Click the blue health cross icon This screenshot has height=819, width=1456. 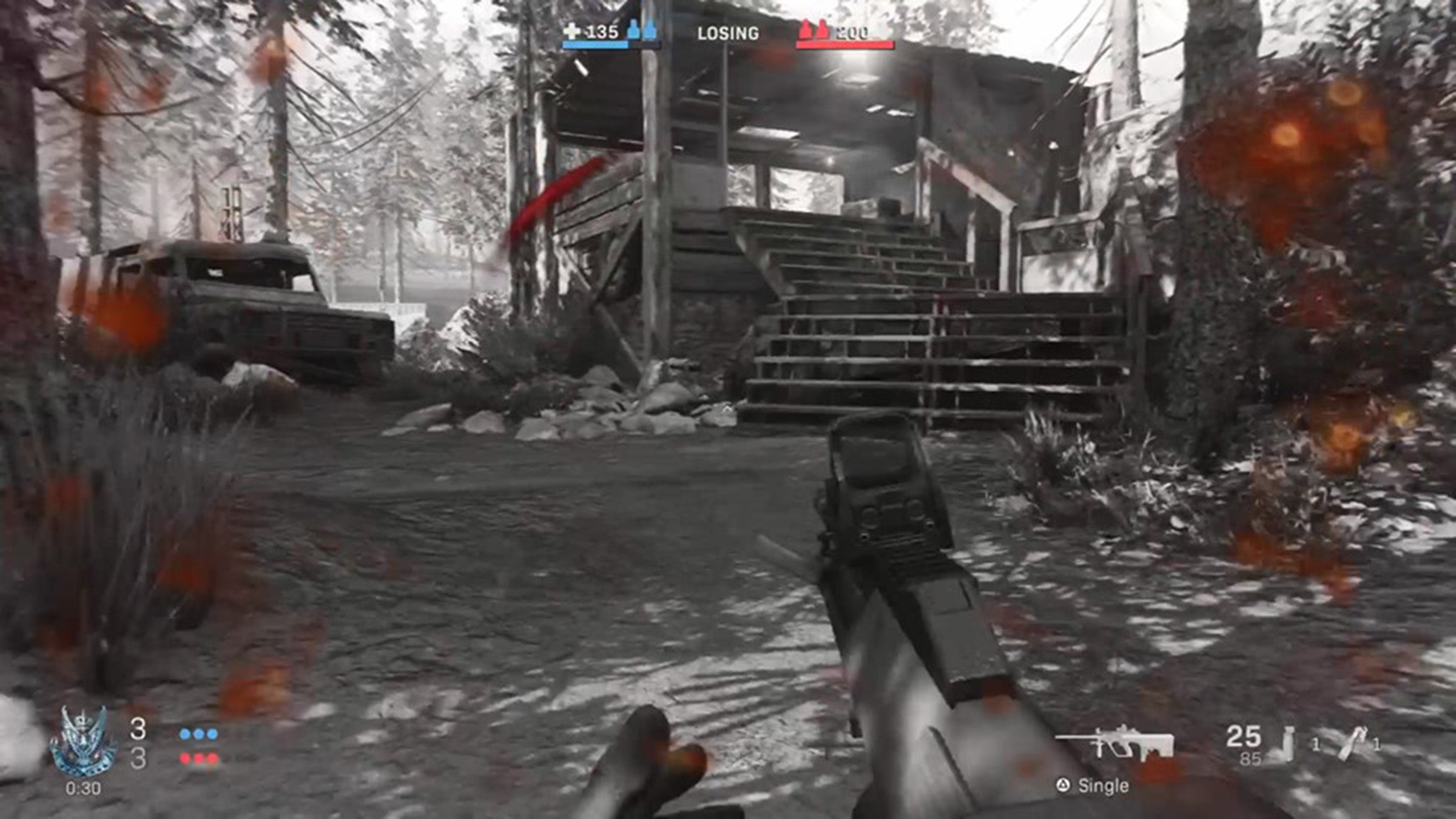click(x=573, y=30)
